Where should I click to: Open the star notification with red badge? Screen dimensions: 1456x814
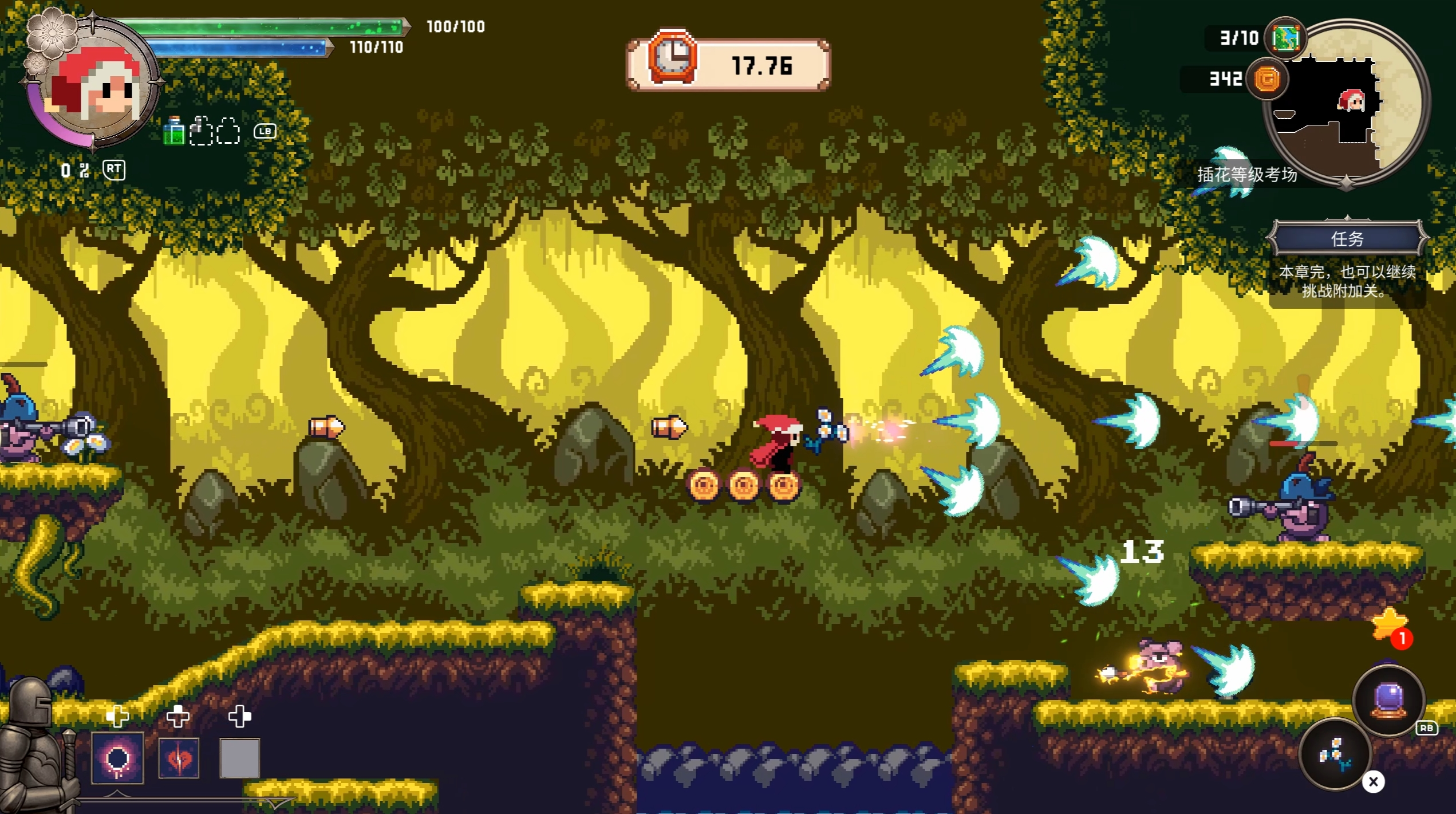(1390, 626)
